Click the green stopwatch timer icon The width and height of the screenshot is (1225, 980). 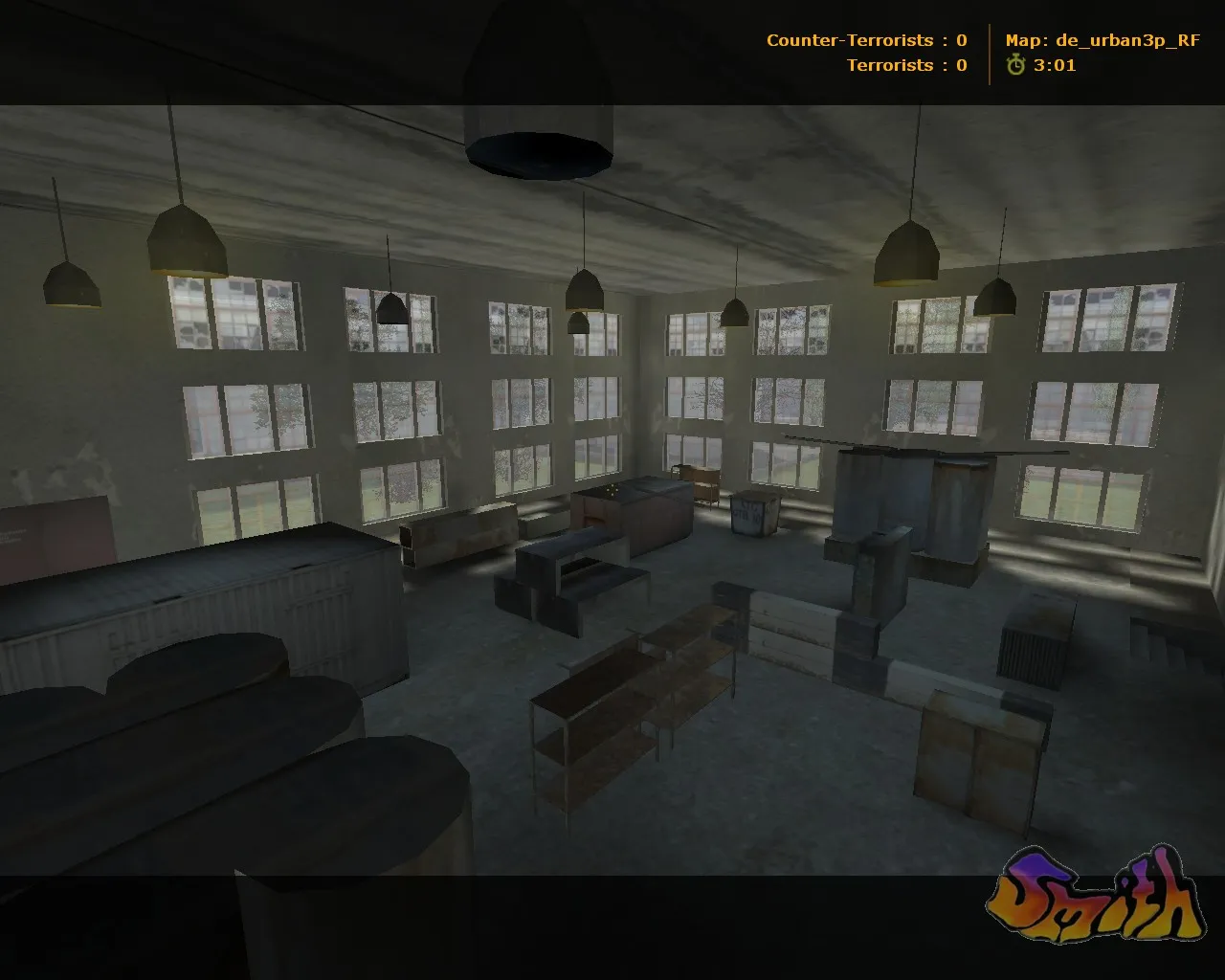point(1016,66)
